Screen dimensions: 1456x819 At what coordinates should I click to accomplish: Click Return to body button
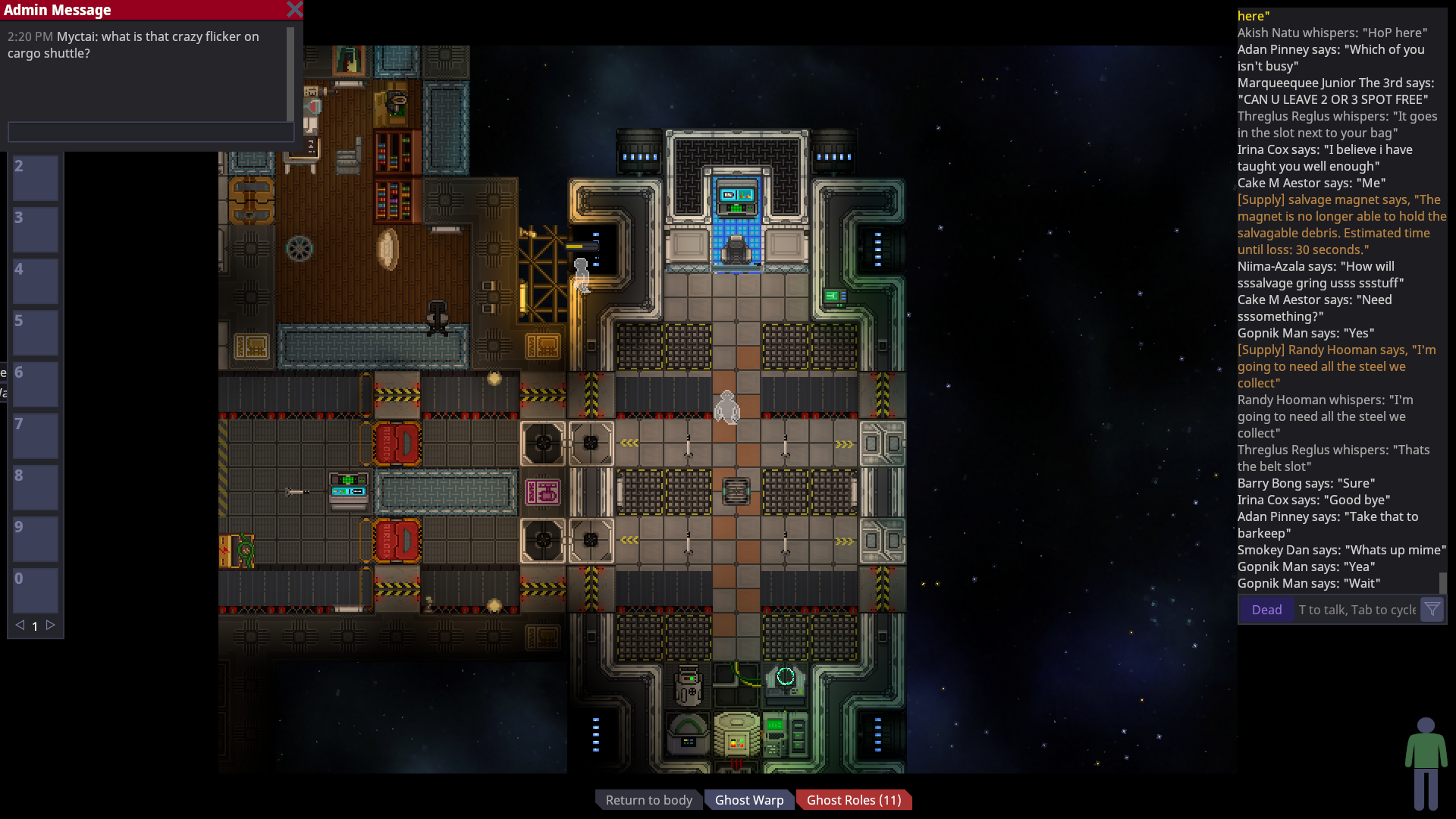pyautogui.click(x=648, y=800)
